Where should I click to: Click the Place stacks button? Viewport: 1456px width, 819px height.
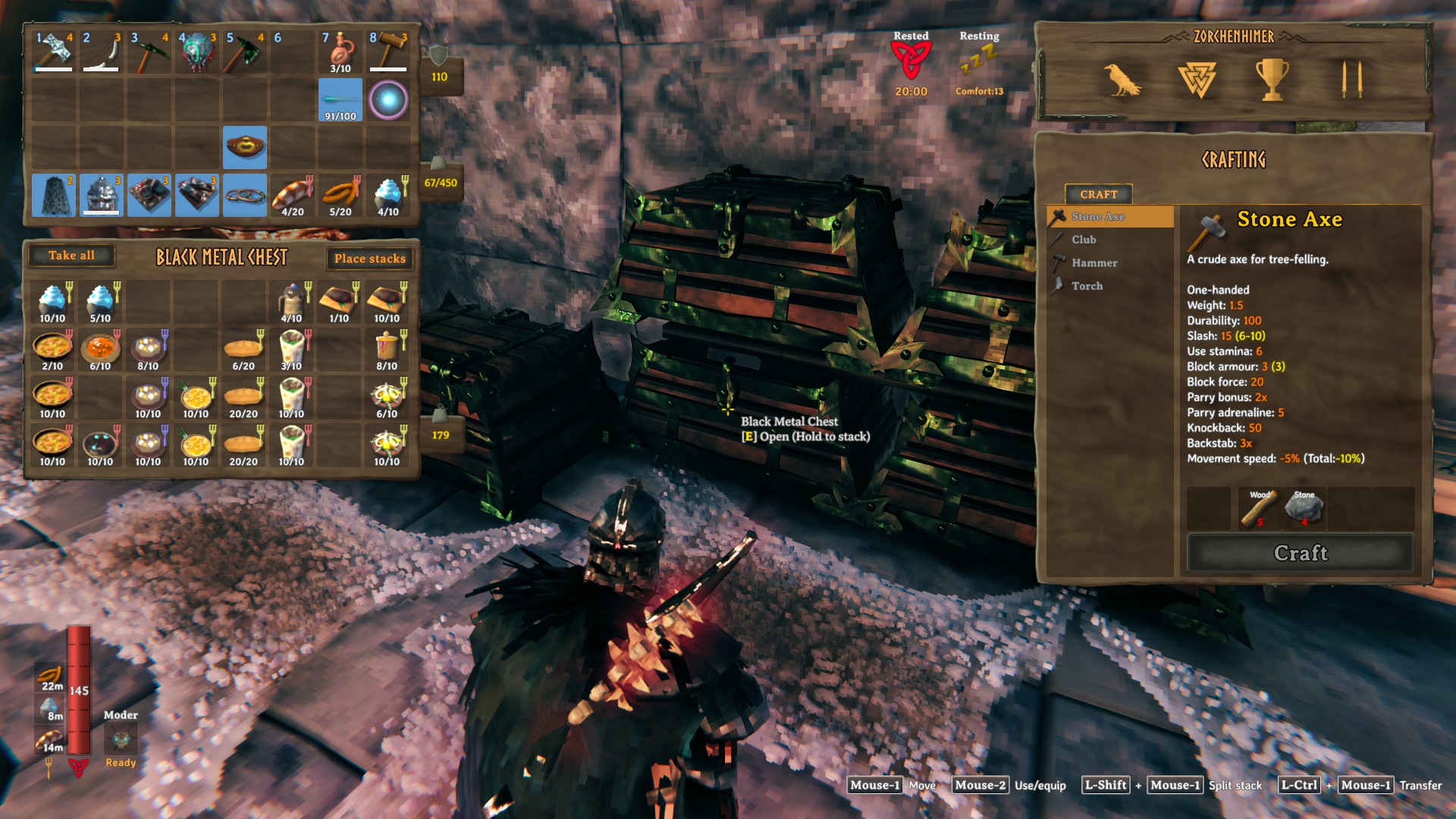(369, 259)
